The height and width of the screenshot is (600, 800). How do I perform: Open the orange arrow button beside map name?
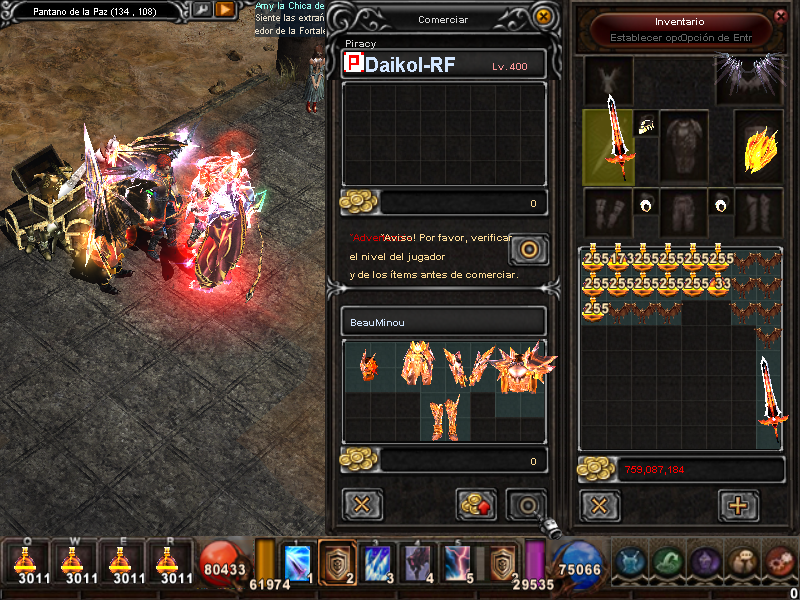[226, 10]
